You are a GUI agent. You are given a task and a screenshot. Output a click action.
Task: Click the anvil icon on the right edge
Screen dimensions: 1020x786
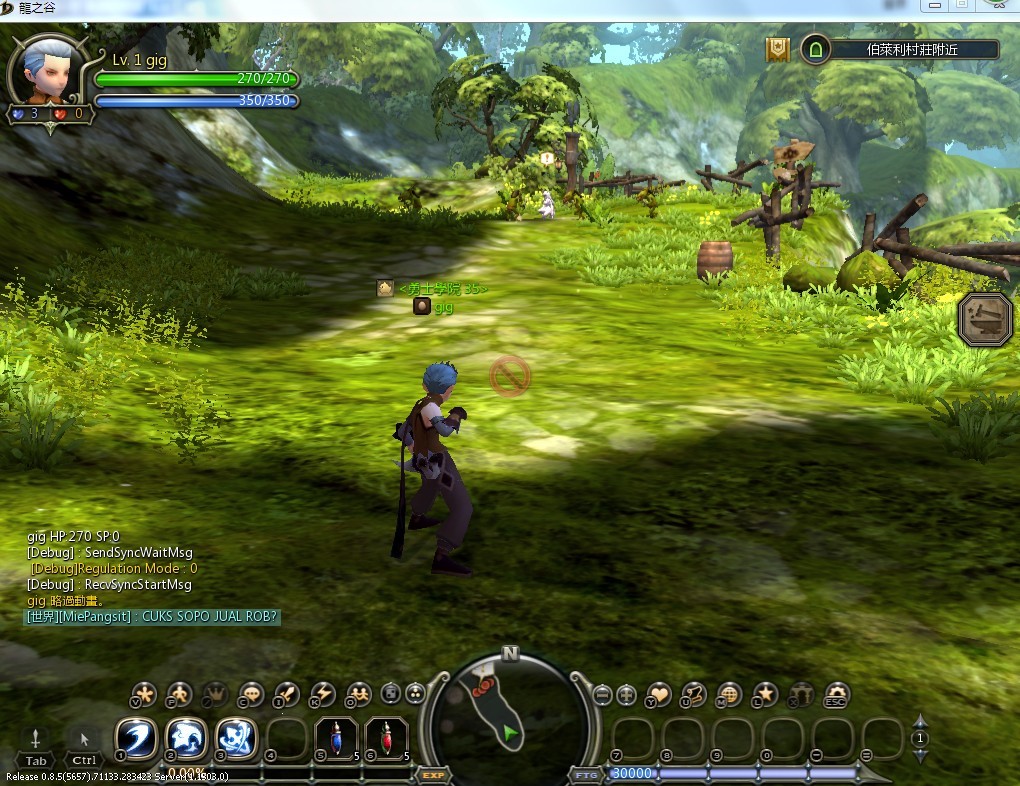(x=985, y=320)
